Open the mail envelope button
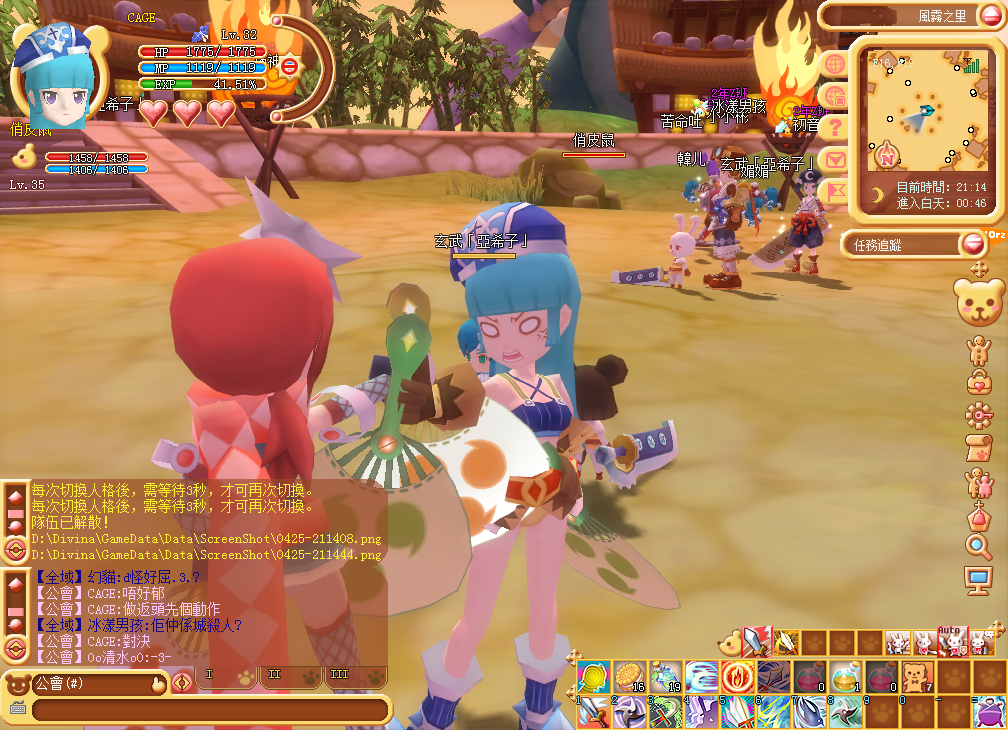The width and height of the screenshot is (1008, 730). click(x=835, y=159)
